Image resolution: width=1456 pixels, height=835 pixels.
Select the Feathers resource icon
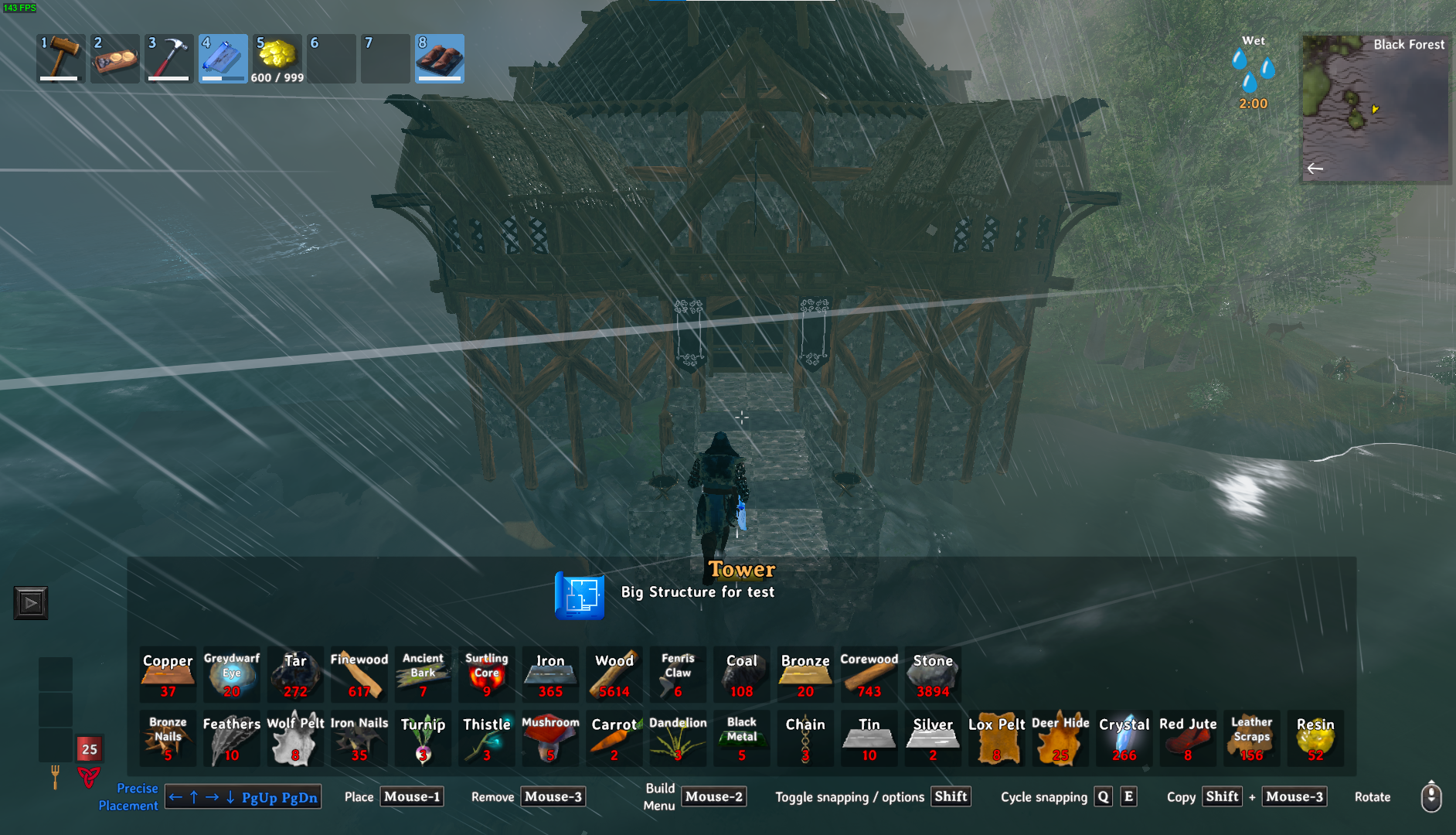(x=232, y=738)
